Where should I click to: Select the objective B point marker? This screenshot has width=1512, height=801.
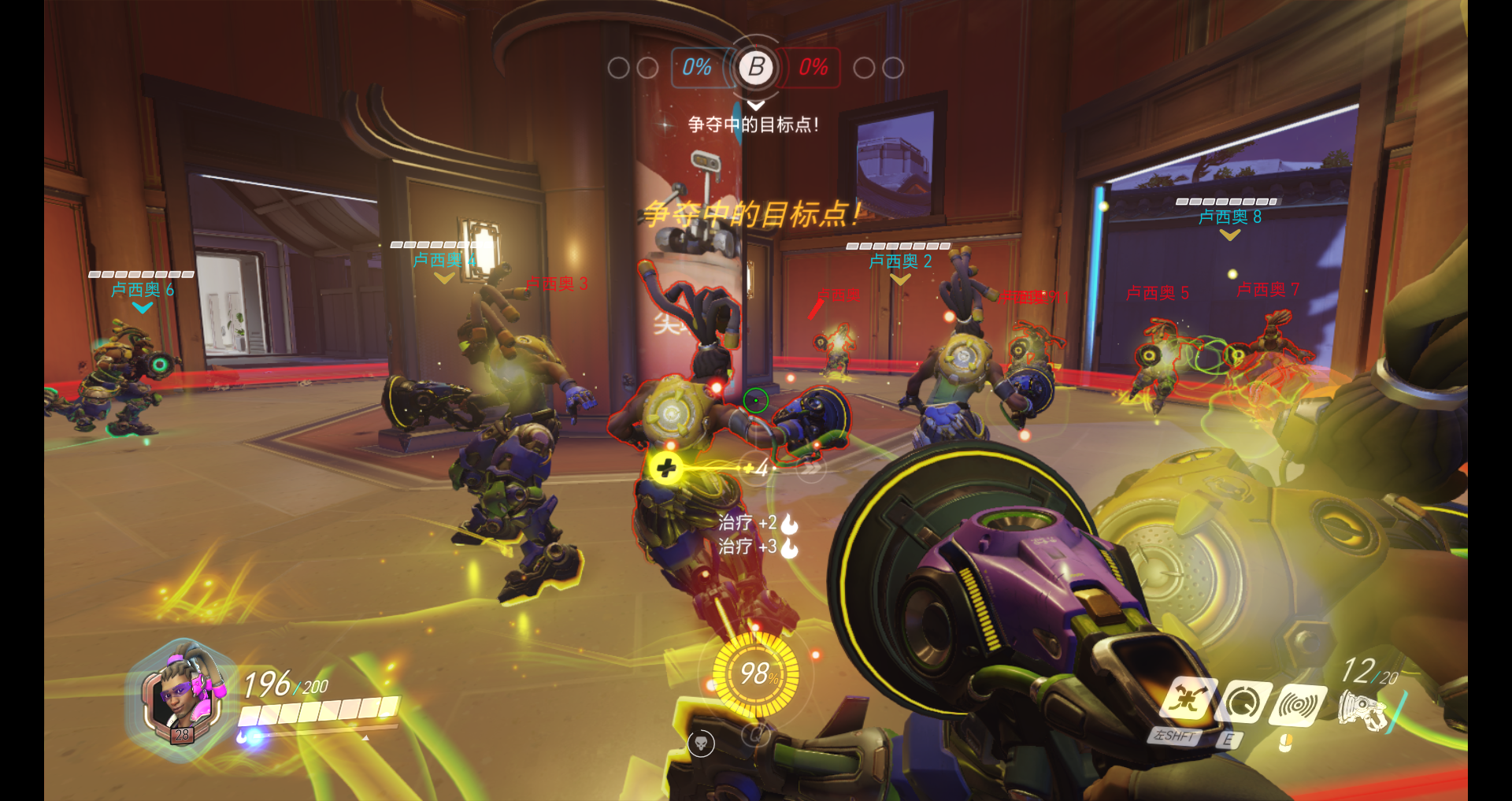(x=756, y=68)
